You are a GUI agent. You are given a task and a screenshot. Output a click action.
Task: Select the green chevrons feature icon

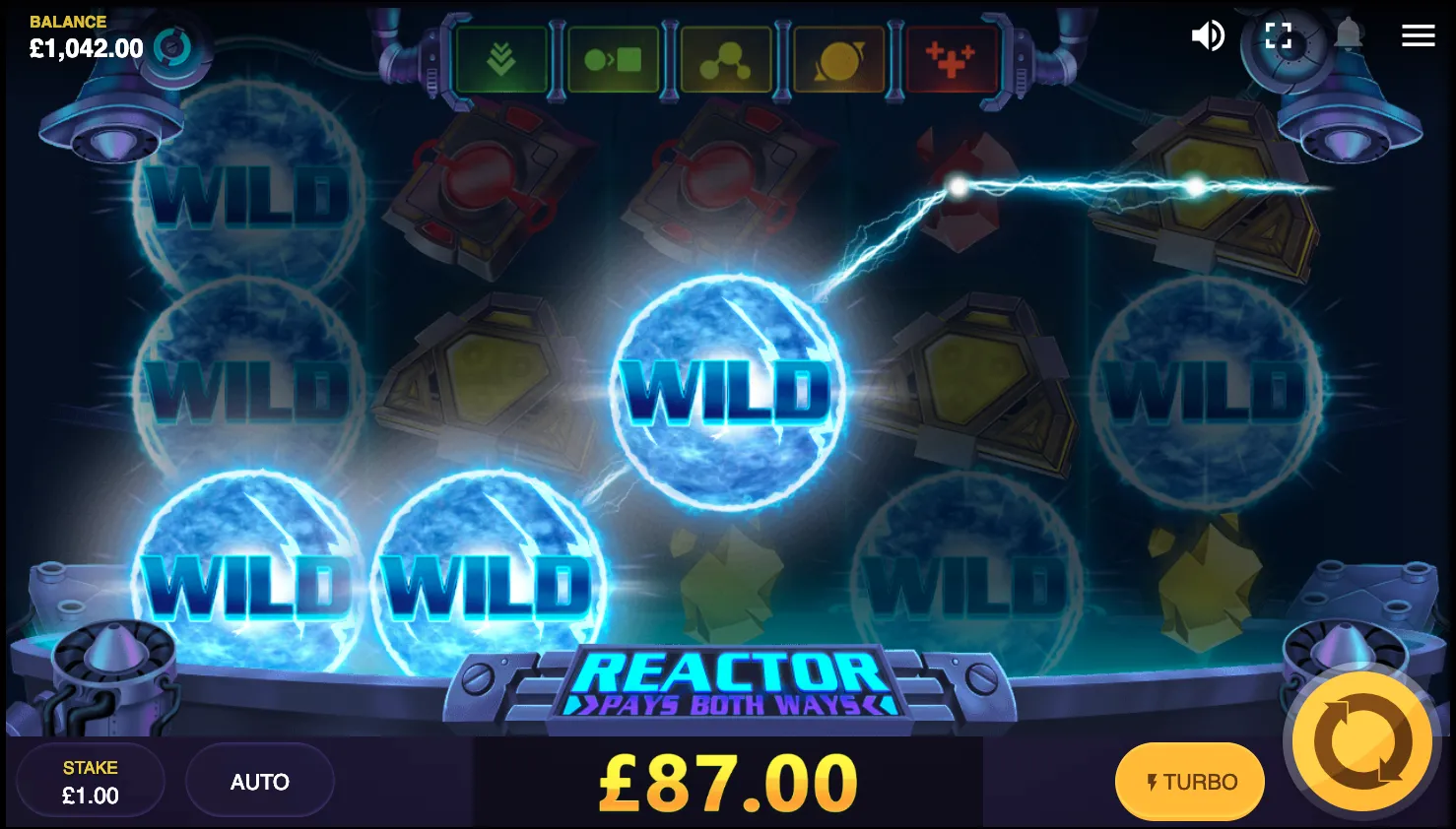pyautogui.click(x=501, y=58)
